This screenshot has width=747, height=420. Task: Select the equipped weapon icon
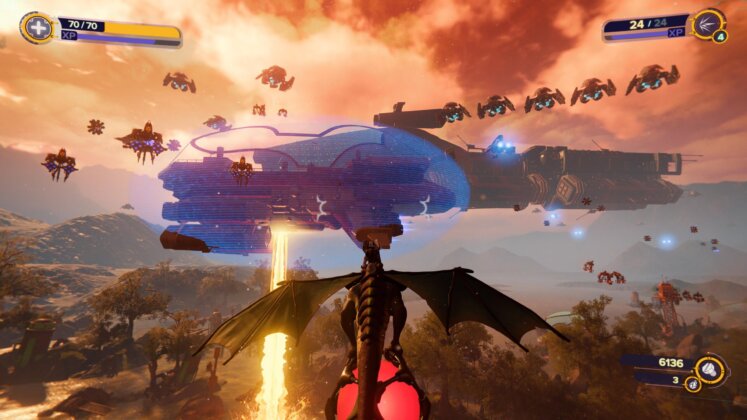click(x=708, y=23)
